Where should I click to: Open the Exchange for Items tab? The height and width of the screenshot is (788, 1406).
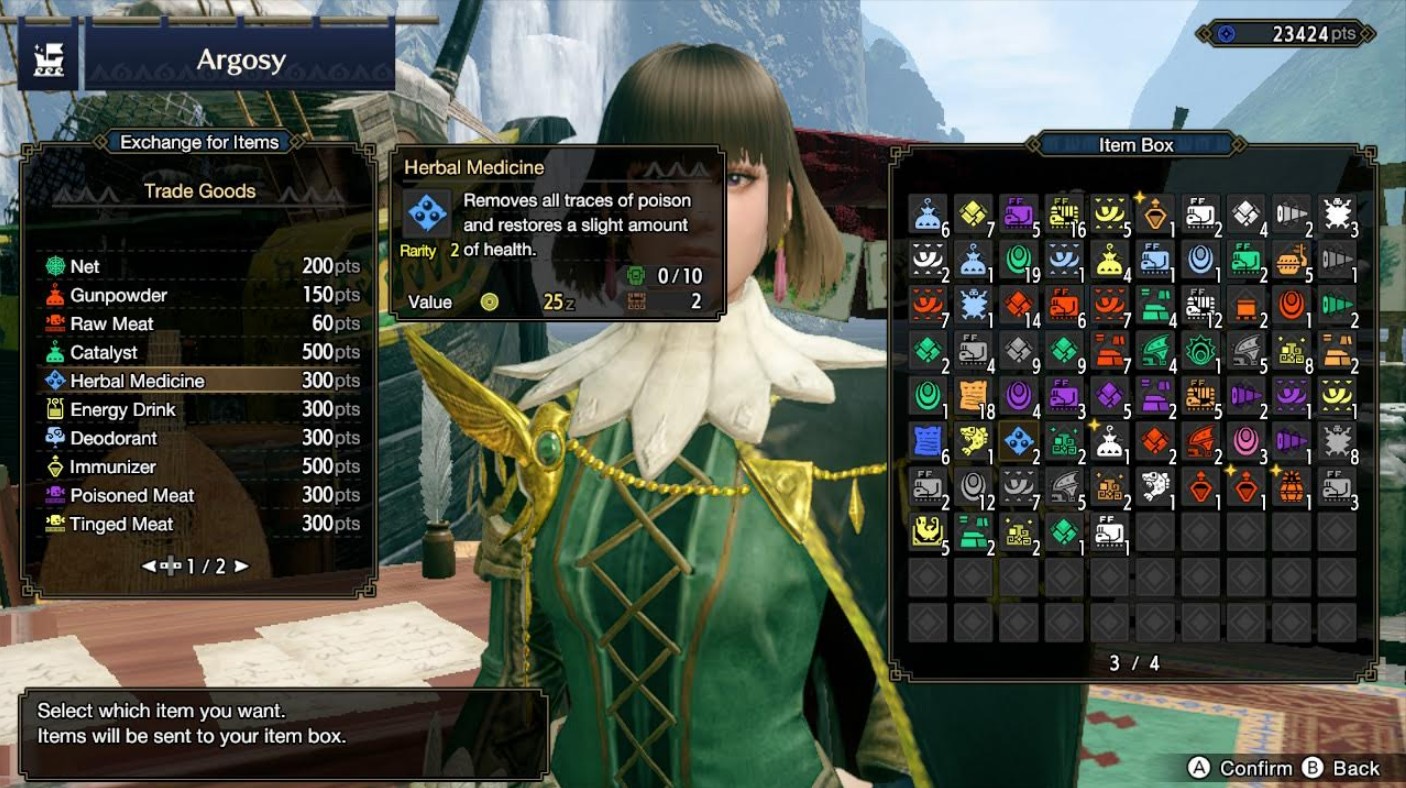pyautogui.click(x=198, y=142)
